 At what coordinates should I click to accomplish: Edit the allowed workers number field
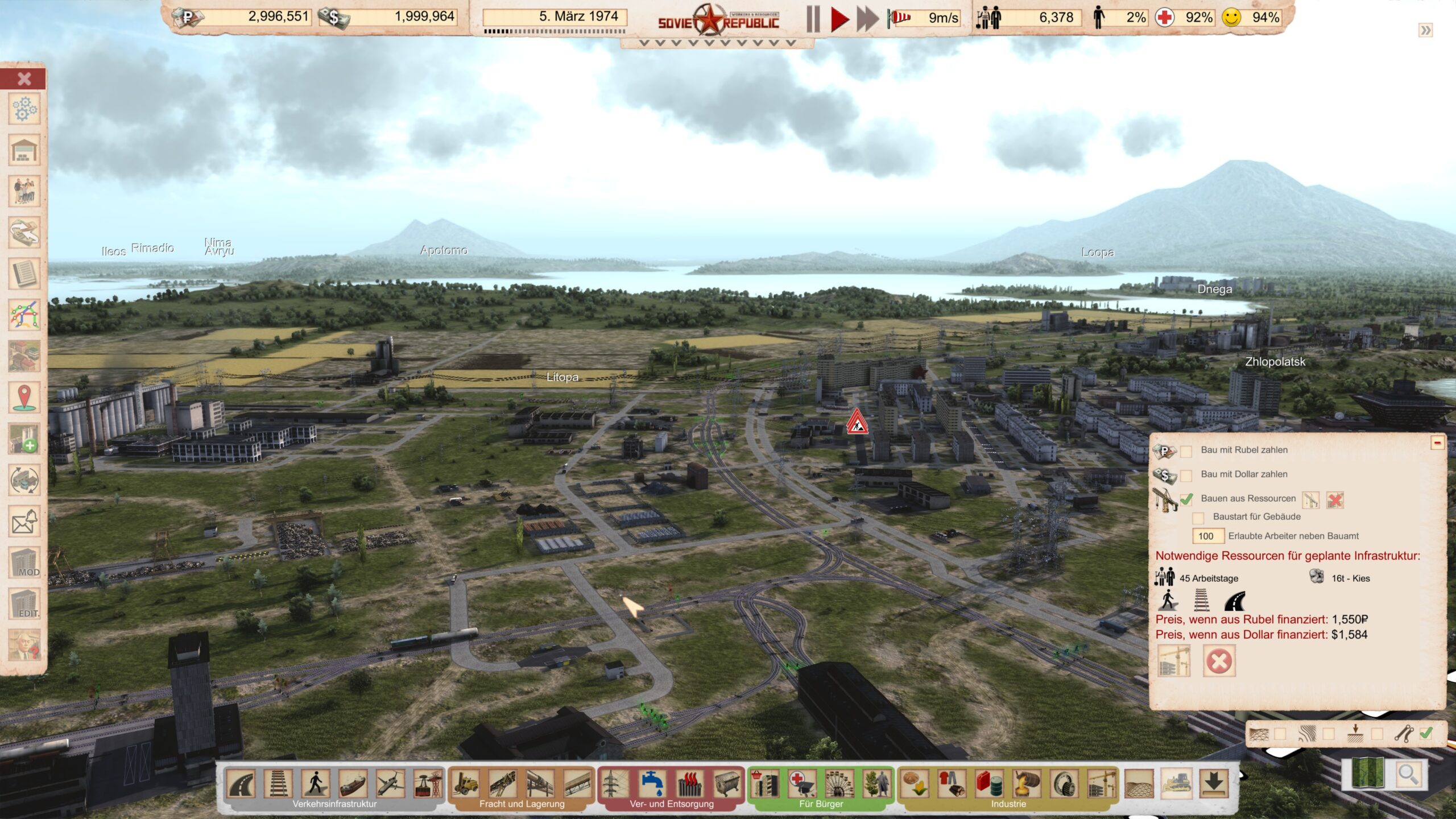click(1207, 536)
